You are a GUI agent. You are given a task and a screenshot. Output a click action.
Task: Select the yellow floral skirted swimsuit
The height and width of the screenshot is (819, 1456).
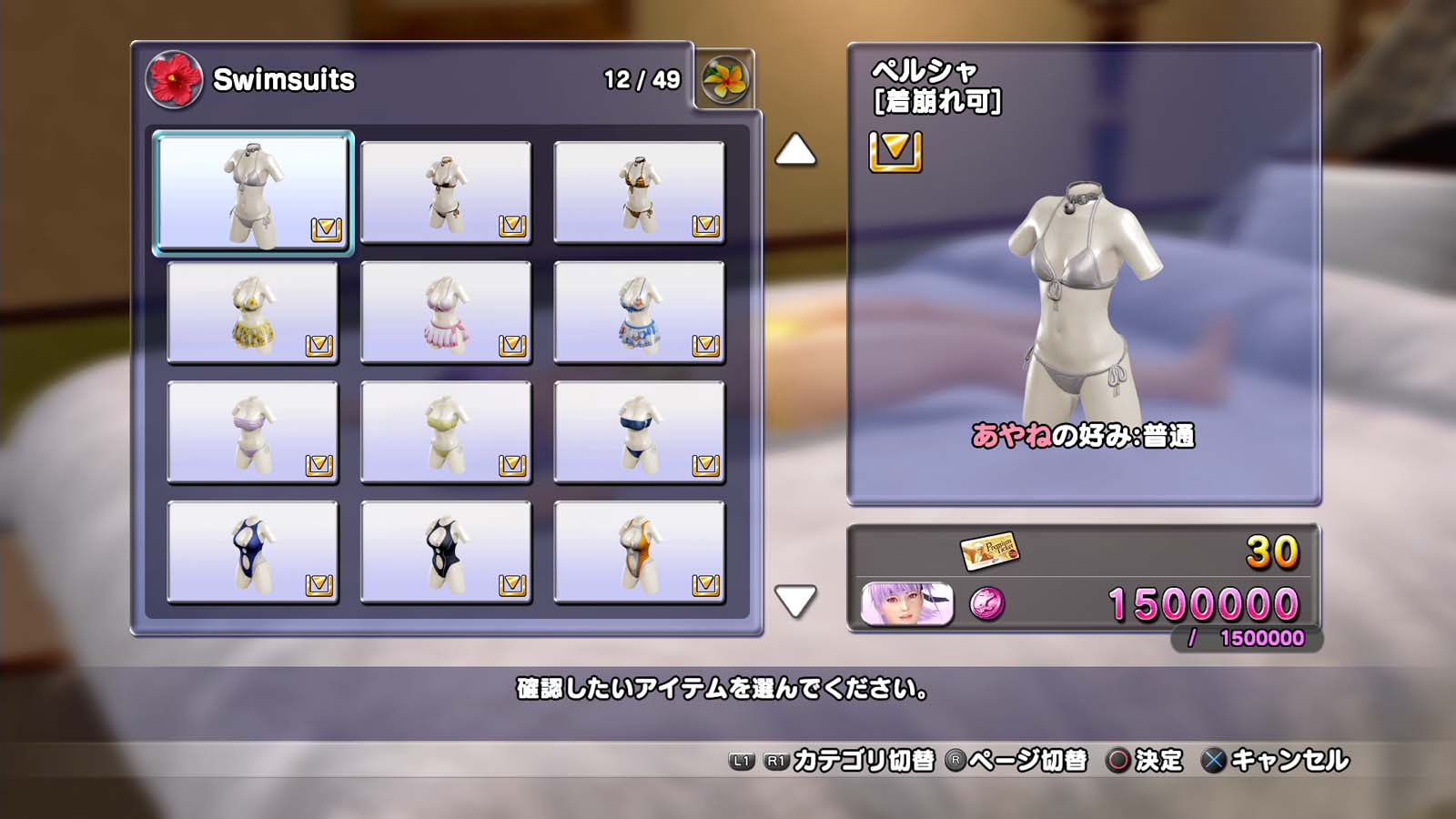tap(253, 313)
